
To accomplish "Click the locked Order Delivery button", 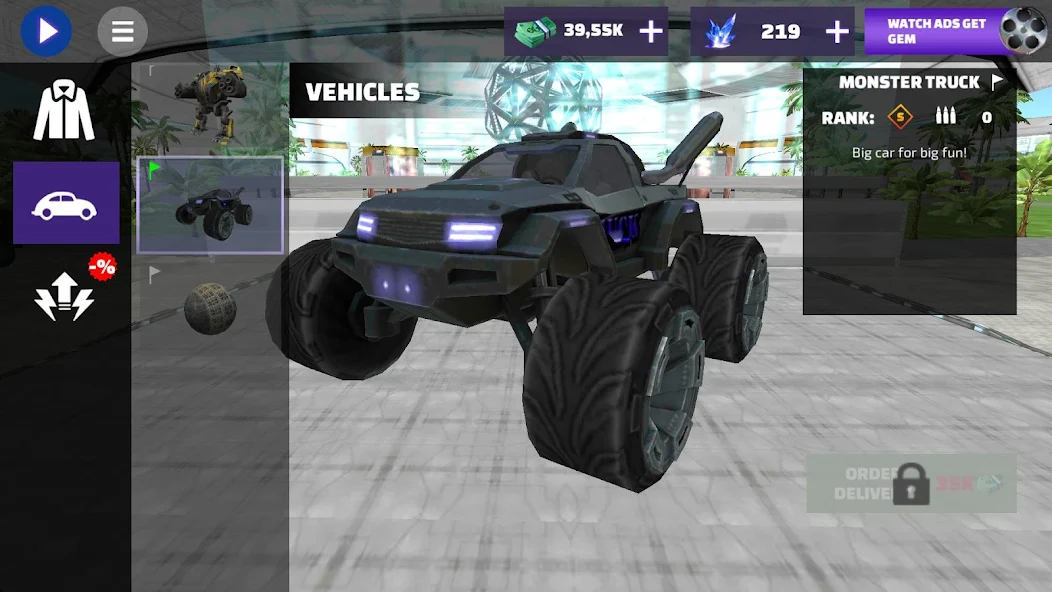I will (911, 485).
